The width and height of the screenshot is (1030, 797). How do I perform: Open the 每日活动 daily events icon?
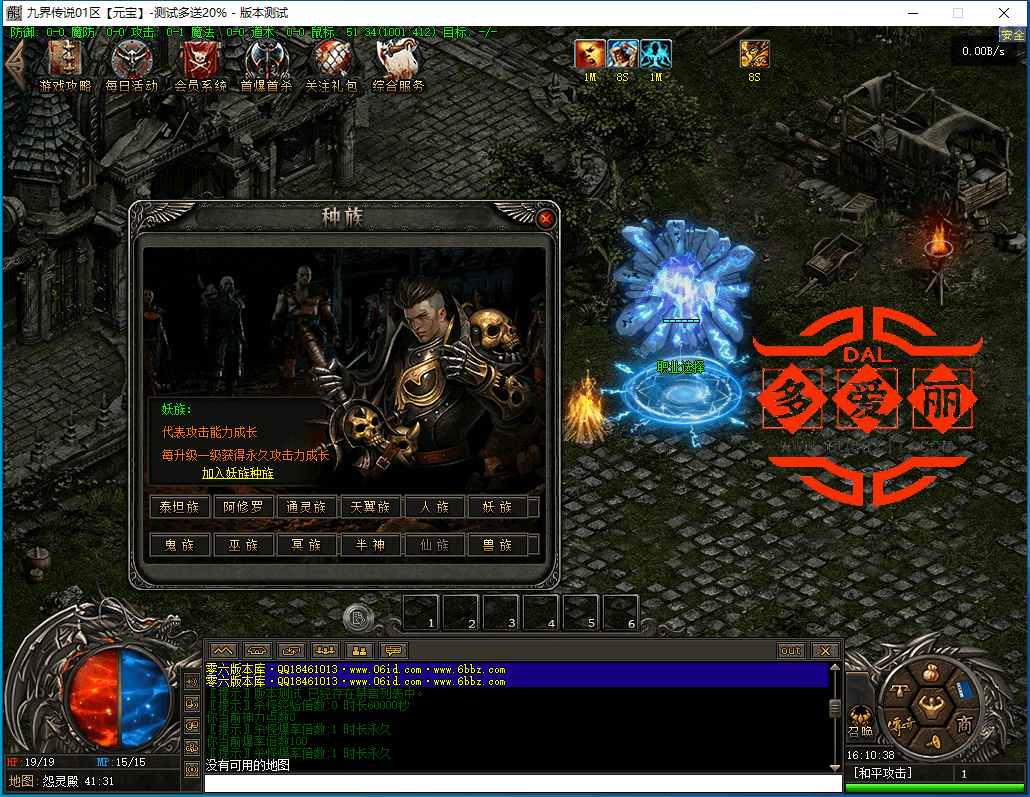coord(131,65)
